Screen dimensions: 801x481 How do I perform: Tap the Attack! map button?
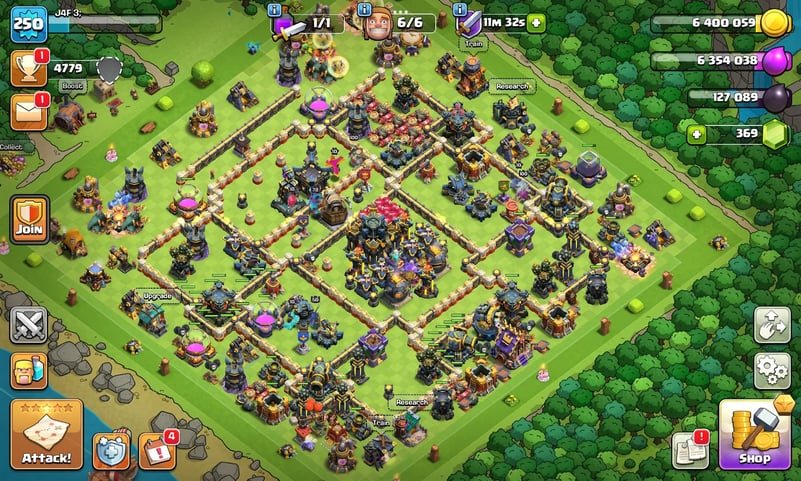46,435
